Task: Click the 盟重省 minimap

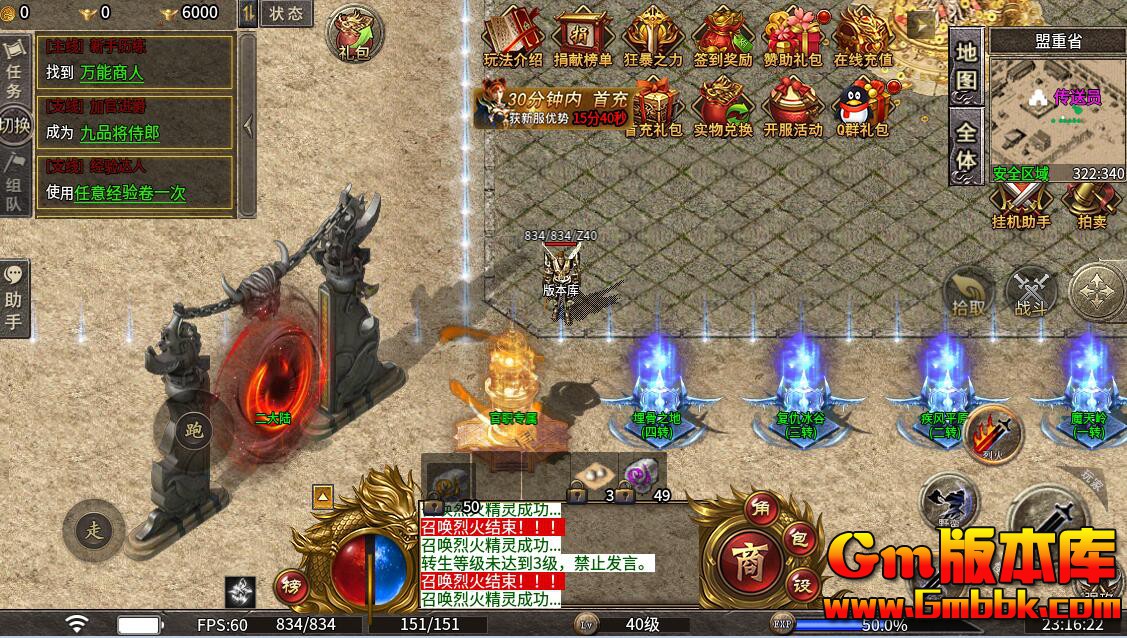Action: [1057, 110]
